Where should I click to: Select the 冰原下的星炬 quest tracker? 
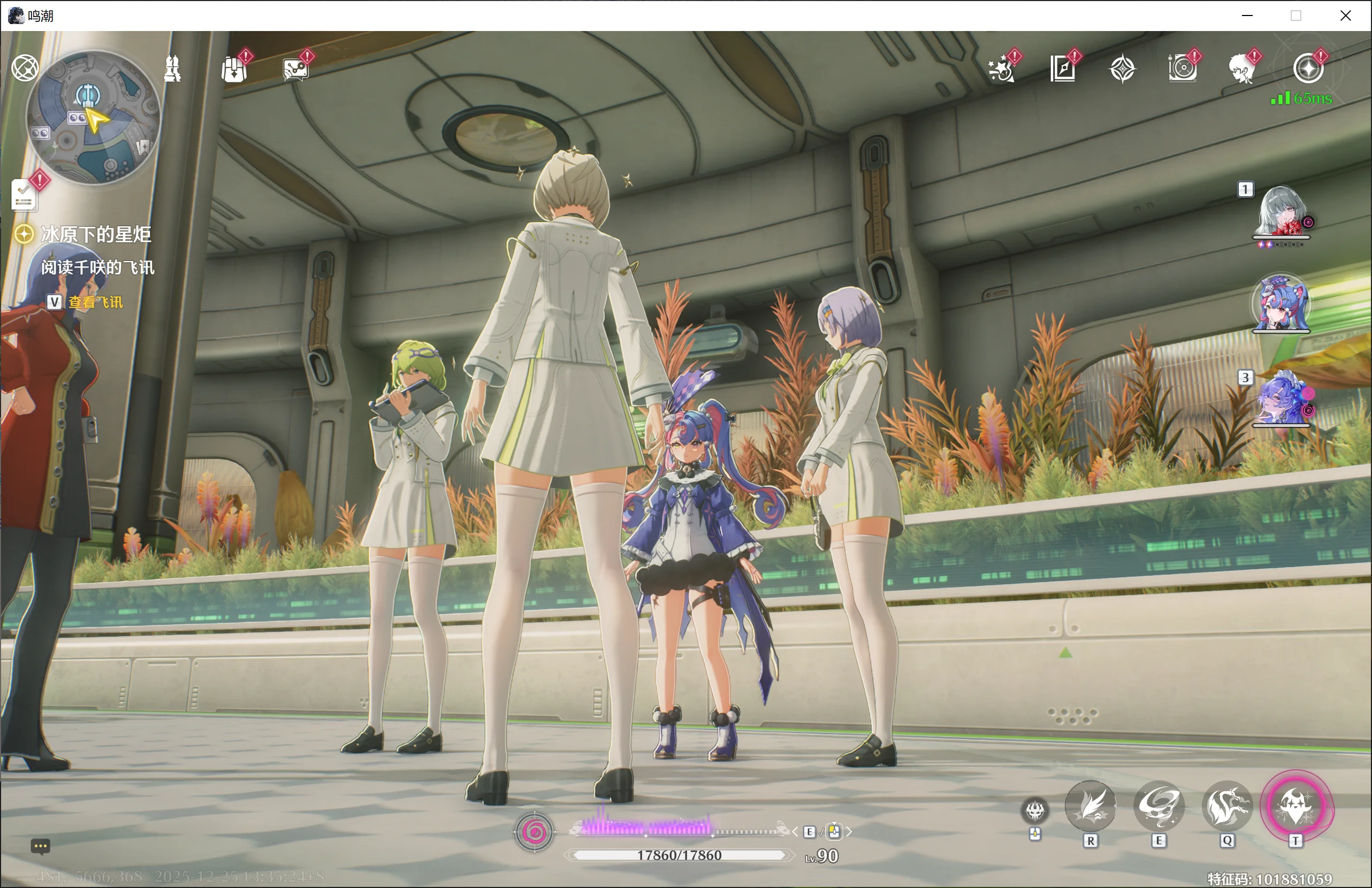pos(96,234)
